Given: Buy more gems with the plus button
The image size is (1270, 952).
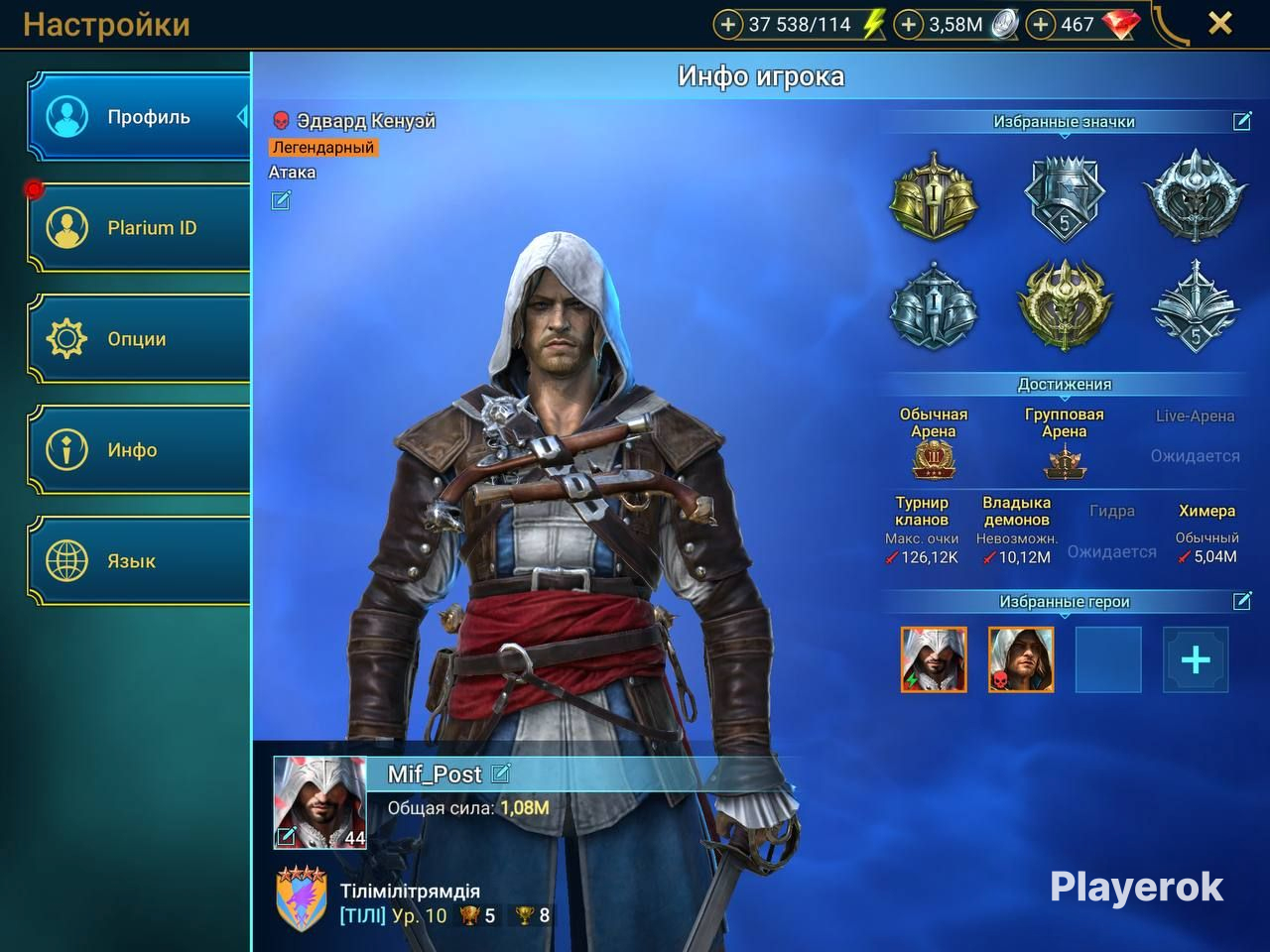Looking at the screenshot, I should point(1040,25).
